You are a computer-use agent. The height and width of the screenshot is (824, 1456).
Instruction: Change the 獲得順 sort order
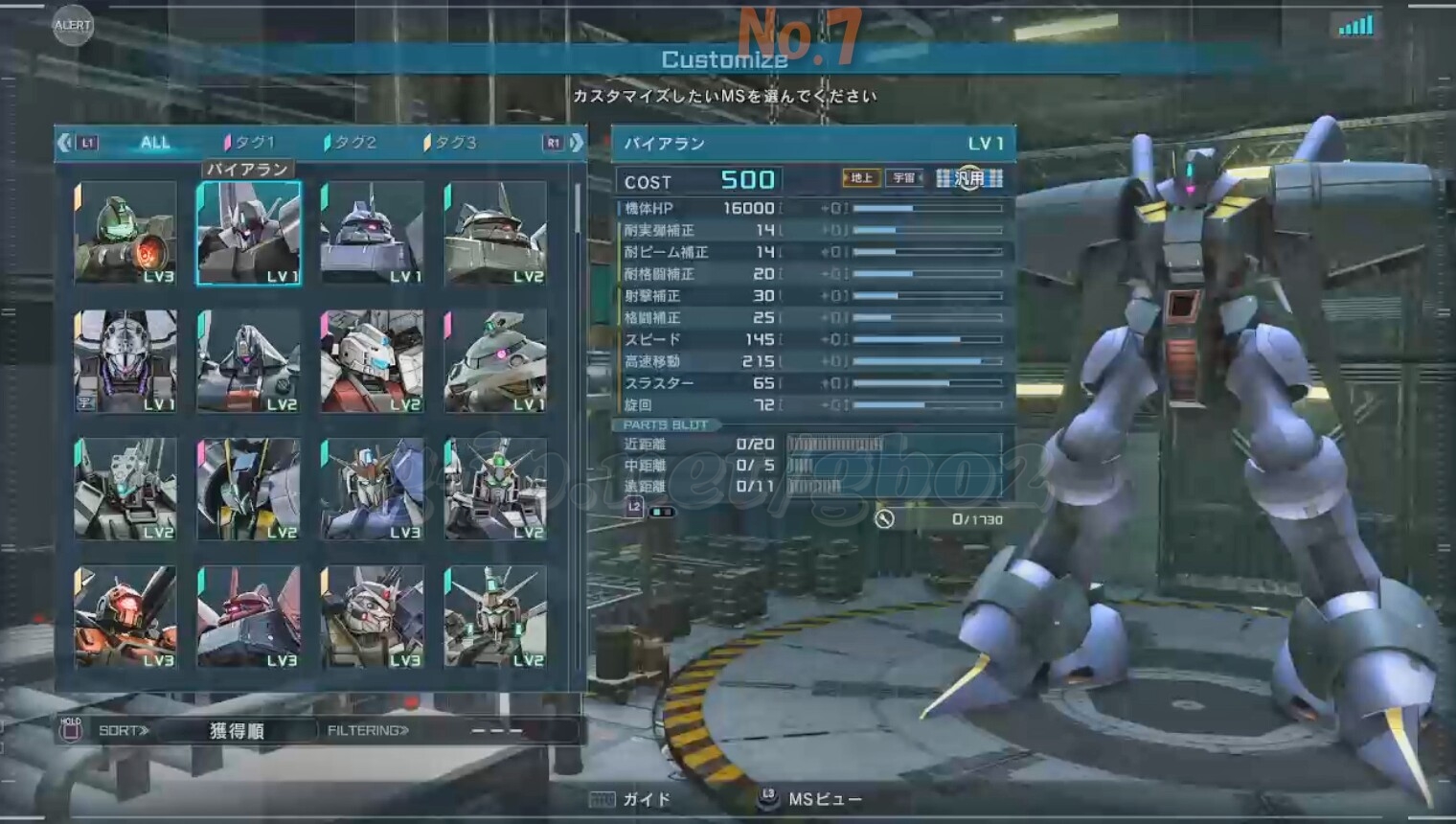237,731
